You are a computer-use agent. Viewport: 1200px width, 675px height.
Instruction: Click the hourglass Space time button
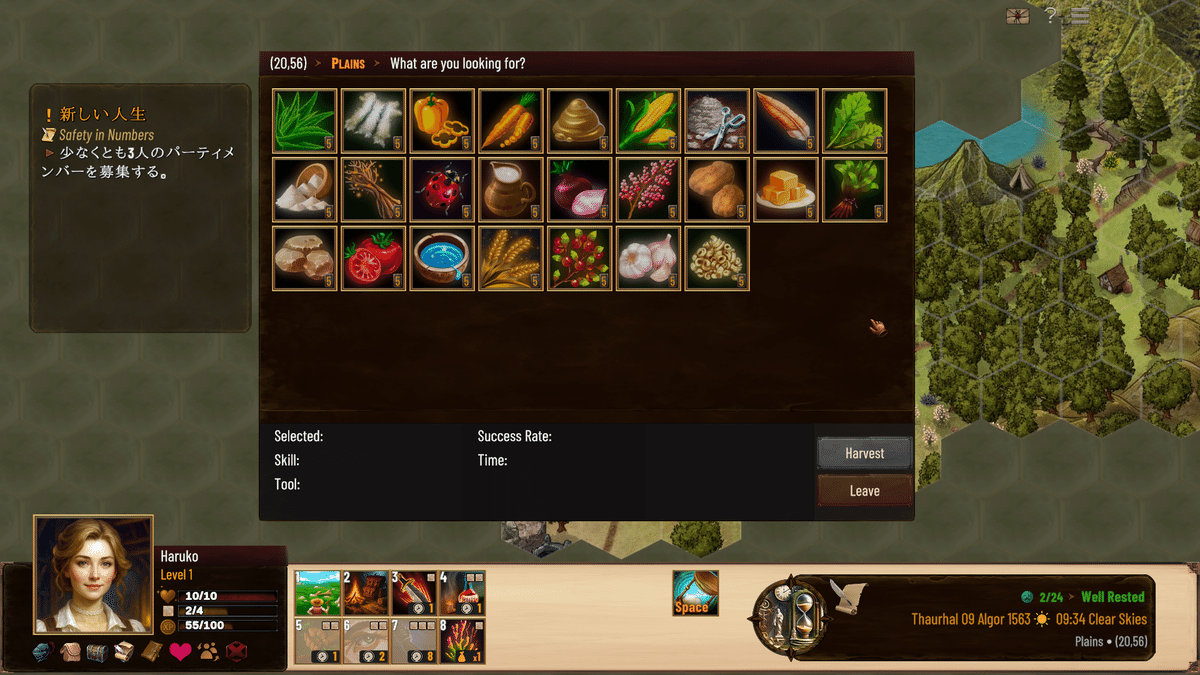click(695, 592)
